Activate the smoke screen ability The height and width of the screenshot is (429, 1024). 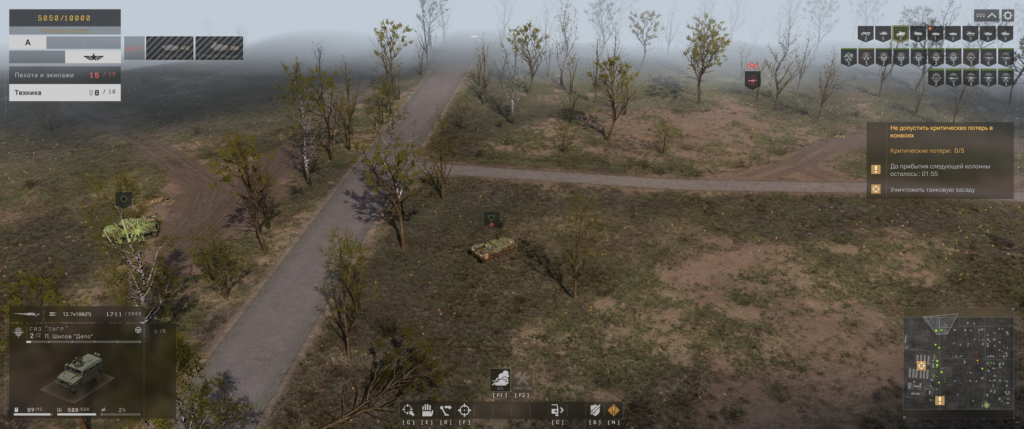coord(499,379)
